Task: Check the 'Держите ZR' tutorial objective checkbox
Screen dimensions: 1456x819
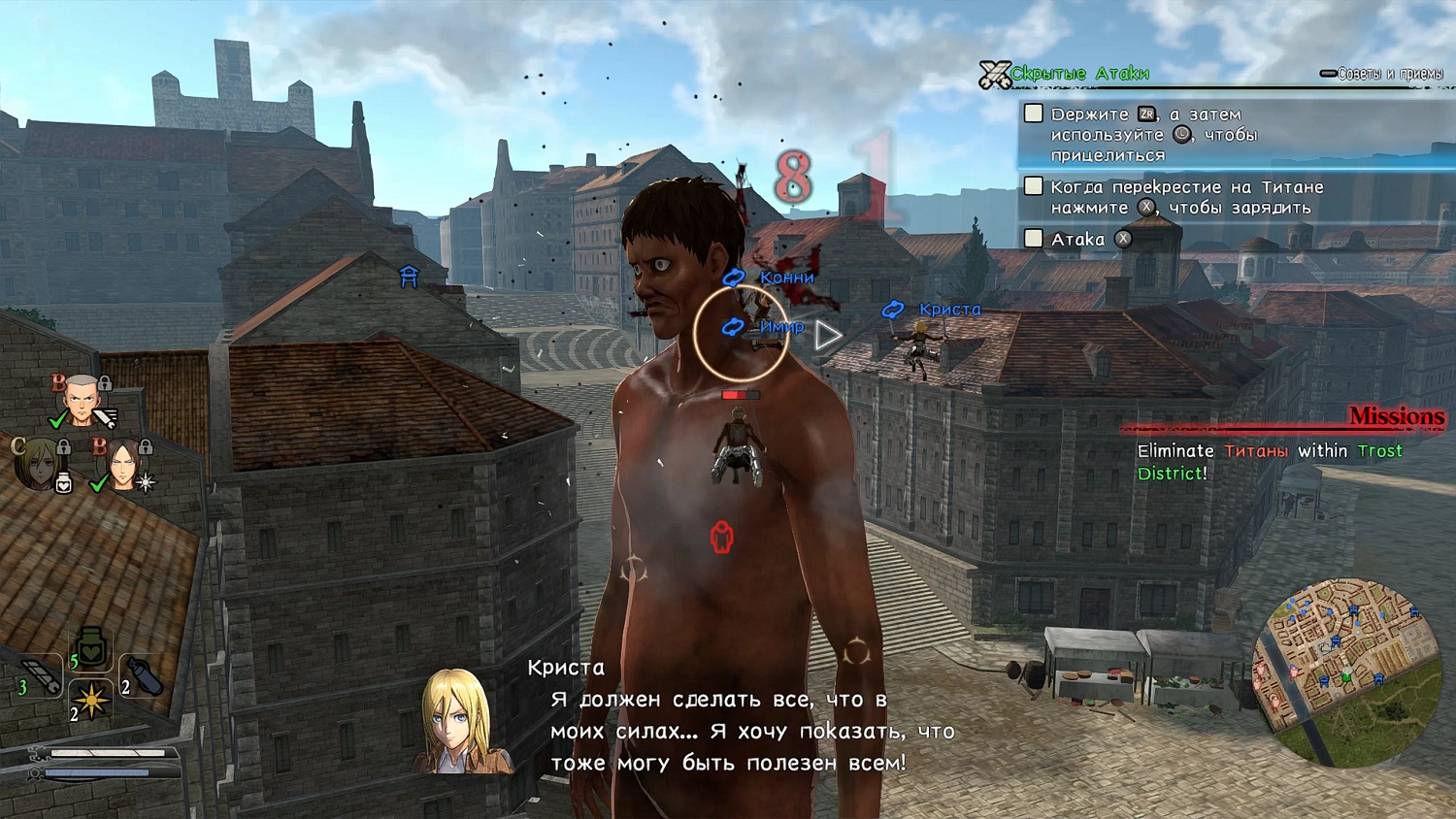Action: click(1032, 113)
